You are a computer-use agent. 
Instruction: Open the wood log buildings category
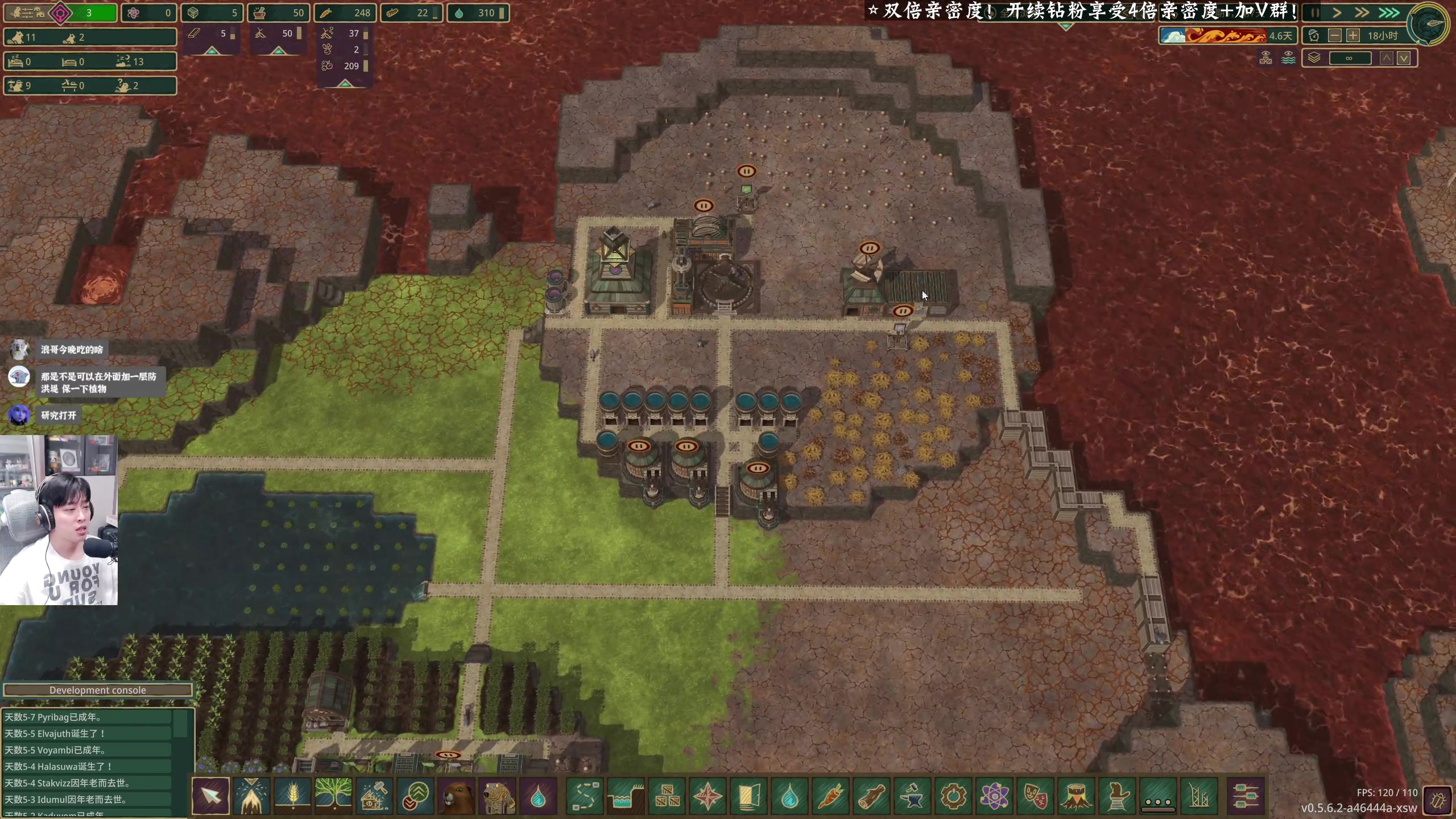(871, 796)
